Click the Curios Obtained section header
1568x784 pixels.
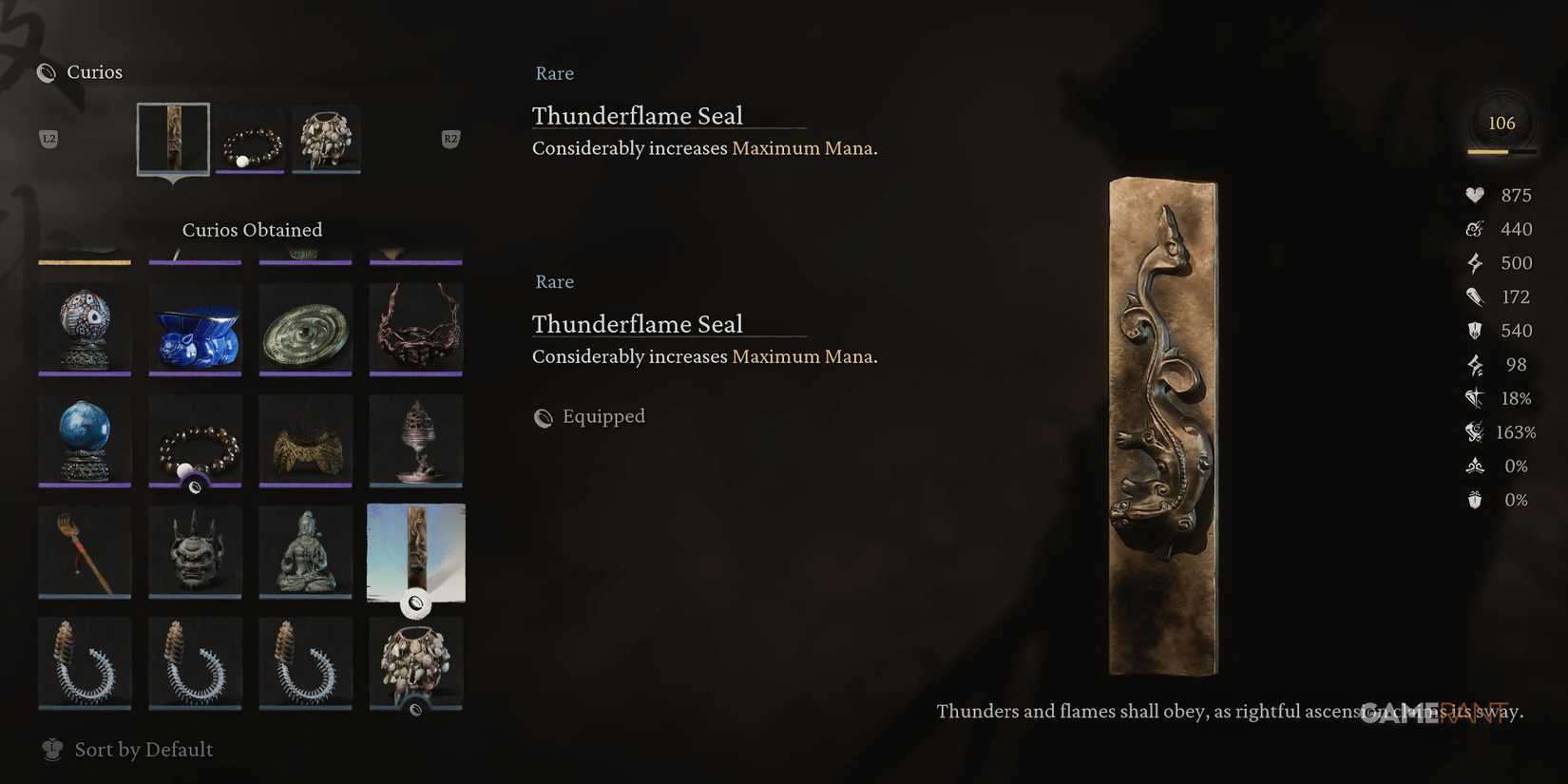pyautogui.click(x=252, y=229)
